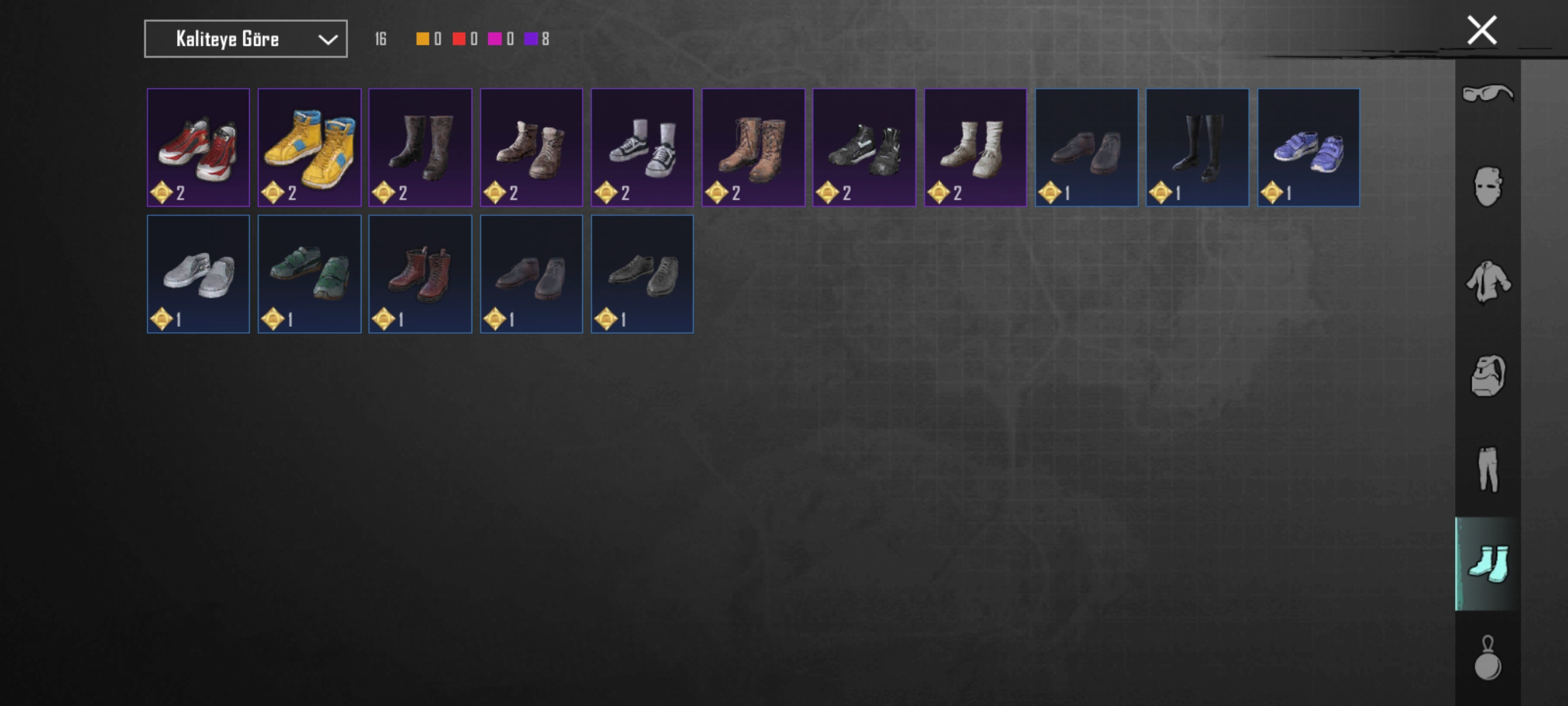Open the Kaliteye Göre sort dropdown
Screen dimensions: 1568x706
point(246,39)
